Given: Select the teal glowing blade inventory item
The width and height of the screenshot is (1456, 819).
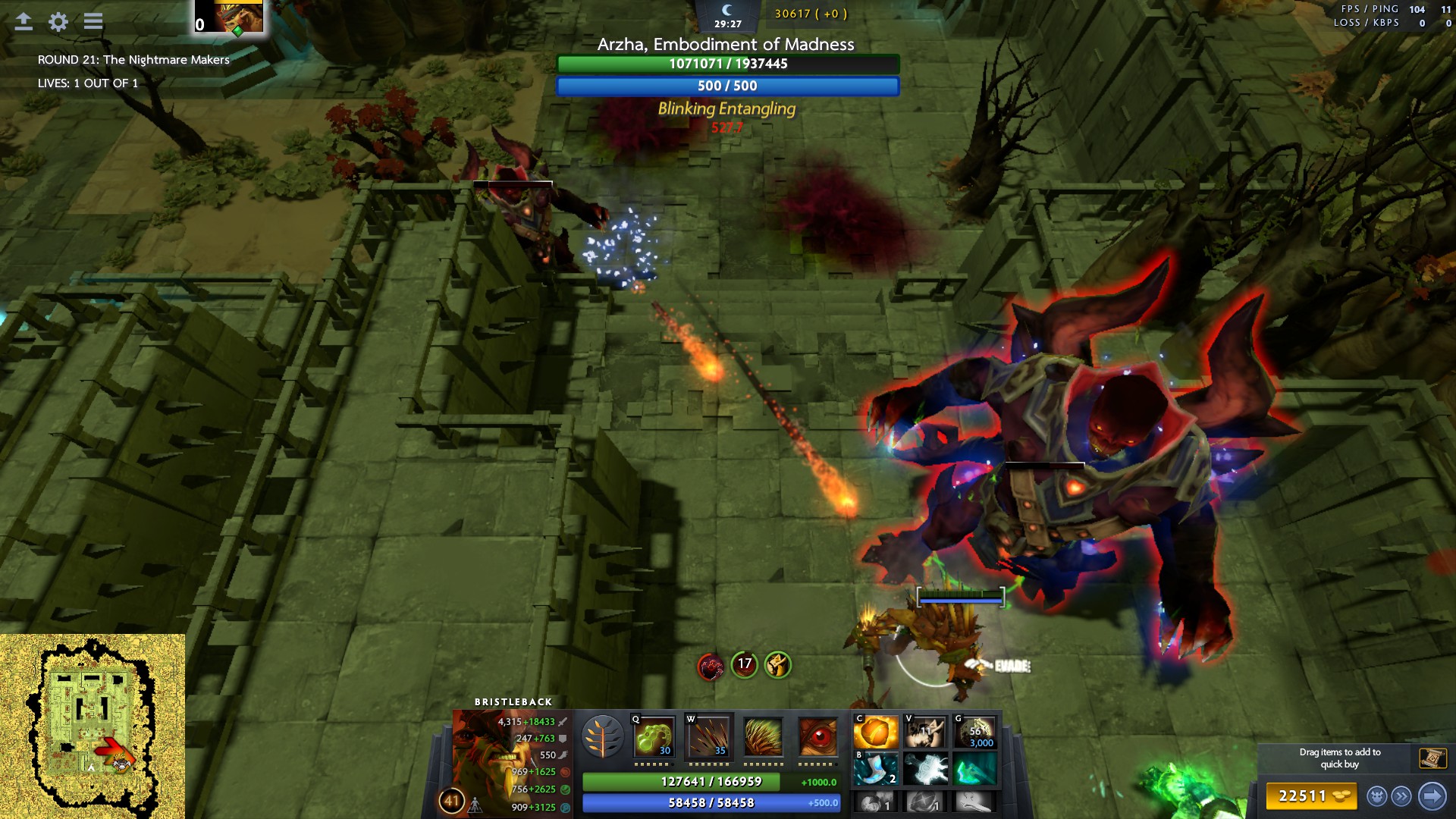Looking at the screenshot, I should pos(974,769).
